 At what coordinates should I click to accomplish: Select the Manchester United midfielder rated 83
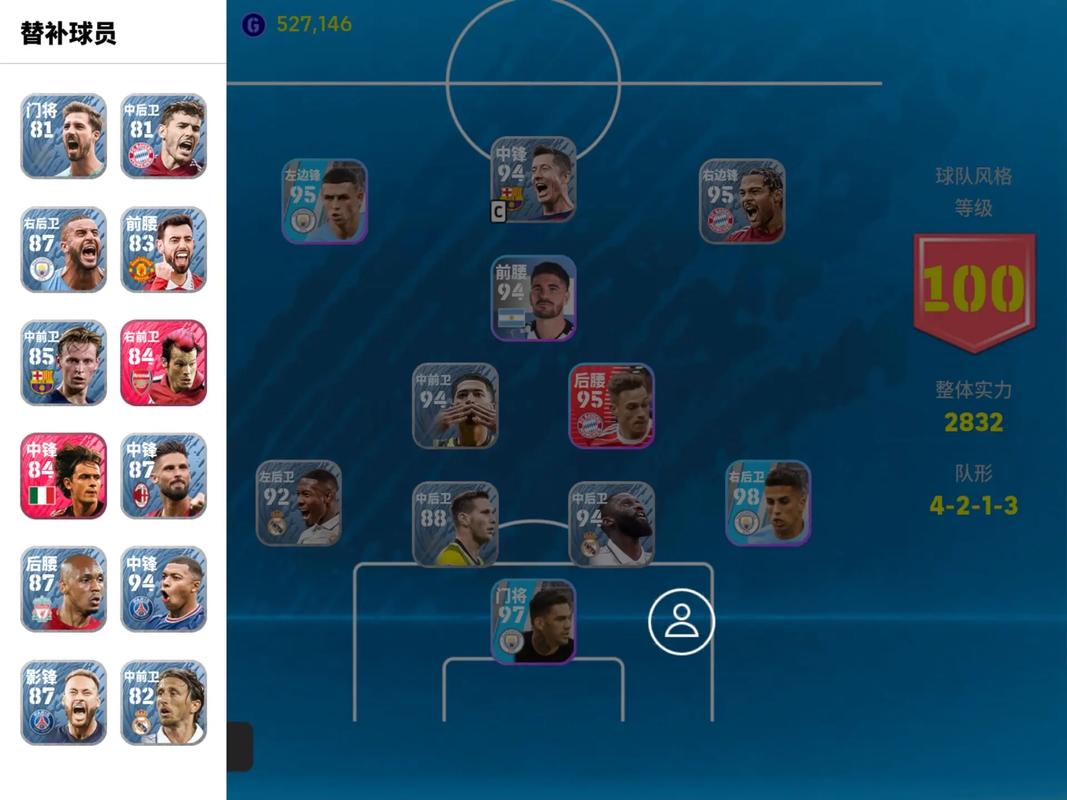(x=164, y=249)
